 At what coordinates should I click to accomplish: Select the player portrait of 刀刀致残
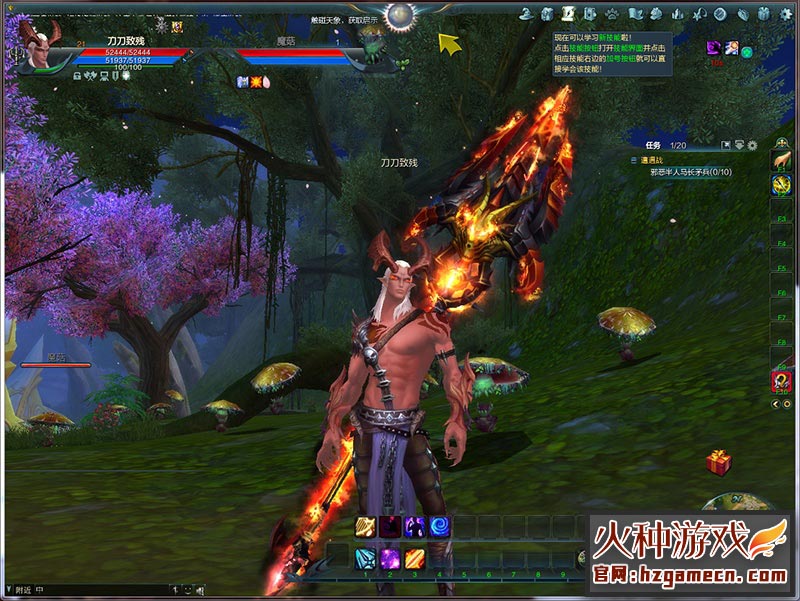pos(37,50)
